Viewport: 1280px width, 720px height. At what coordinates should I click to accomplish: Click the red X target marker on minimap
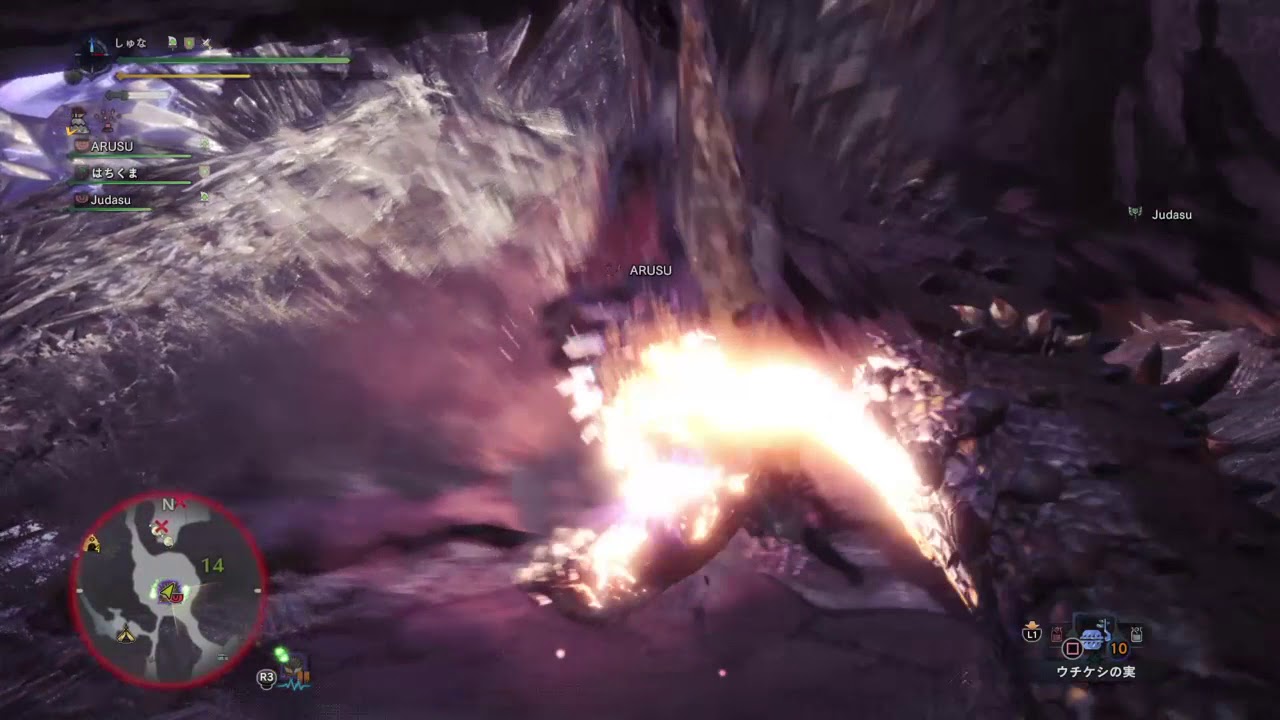(x=160, y=525)
